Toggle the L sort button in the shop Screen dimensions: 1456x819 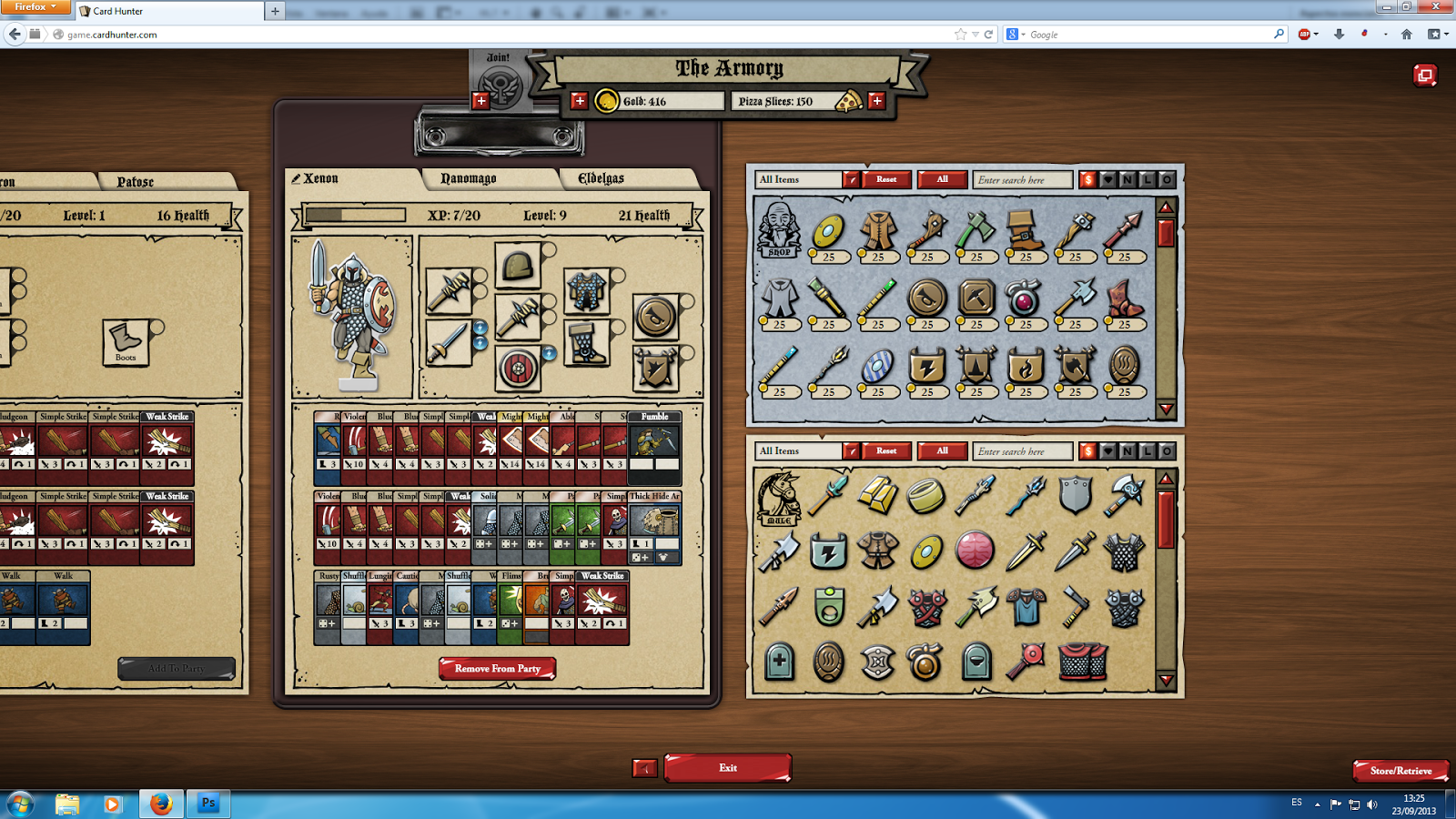point(1146,179)
